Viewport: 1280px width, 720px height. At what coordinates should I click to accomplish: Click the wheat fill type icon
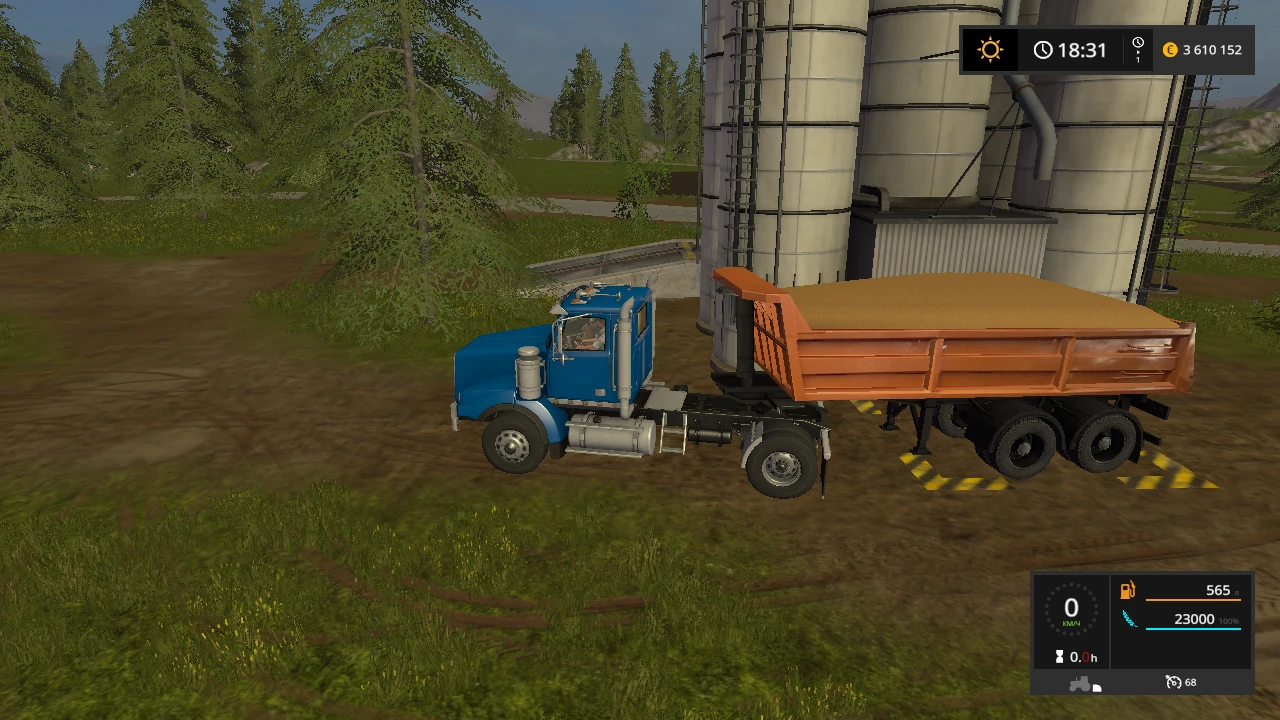click(x=1130, y=619)
